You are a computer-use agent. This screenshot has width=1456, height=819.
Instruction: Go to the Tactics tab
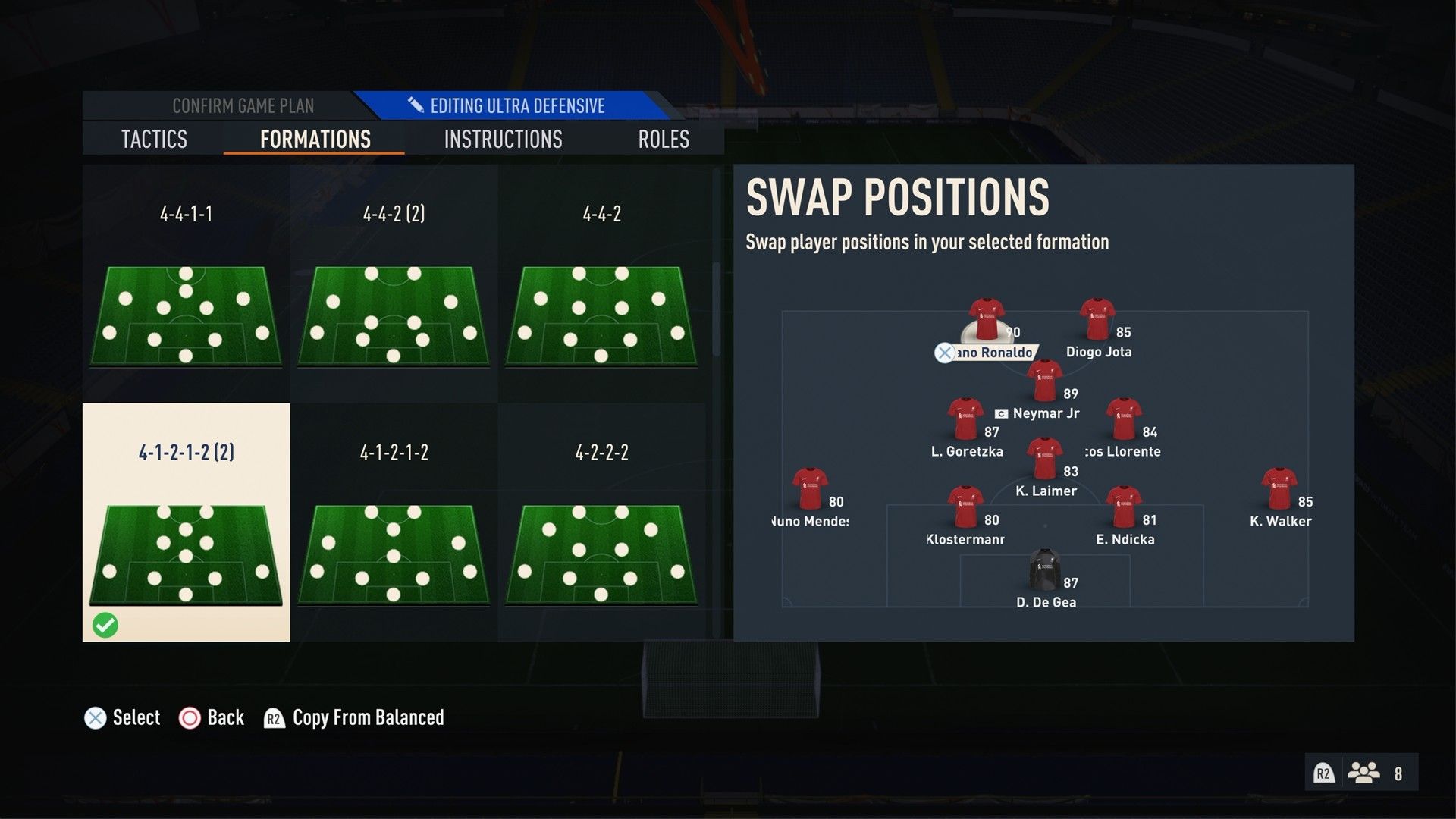(x=154, y=140)
